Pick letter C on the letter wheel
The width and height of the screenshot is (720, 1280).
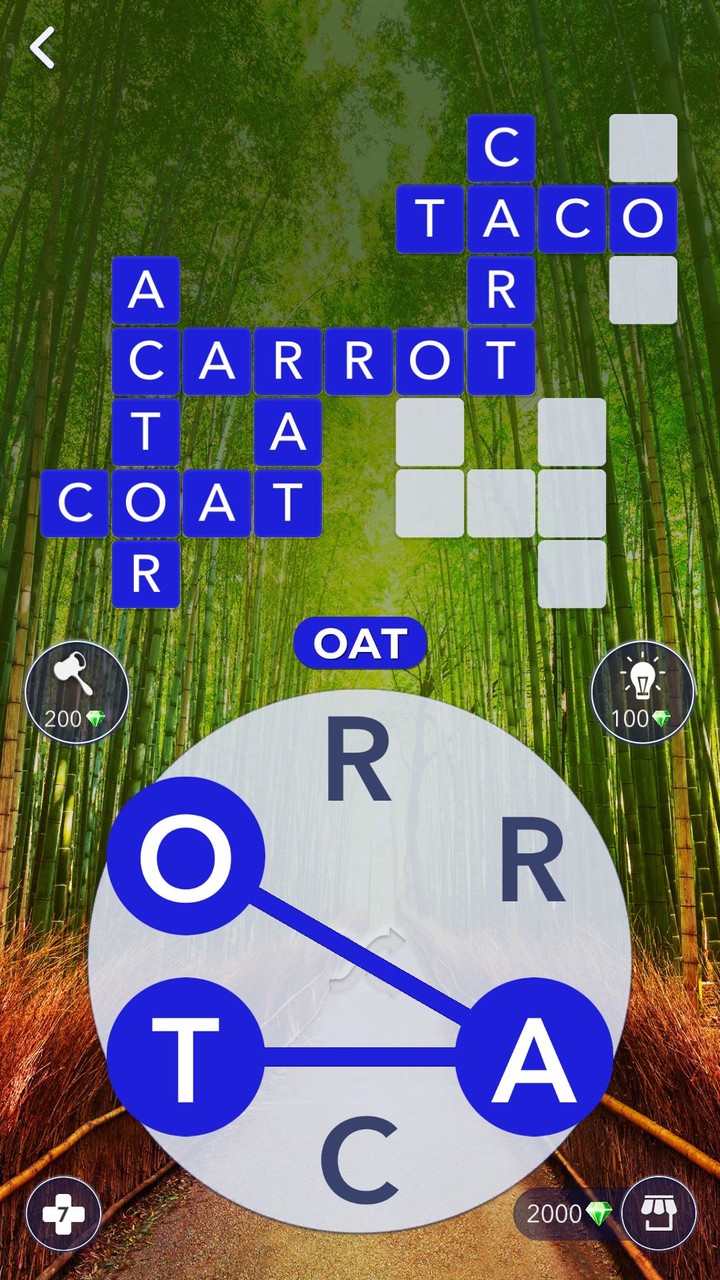359,1159
